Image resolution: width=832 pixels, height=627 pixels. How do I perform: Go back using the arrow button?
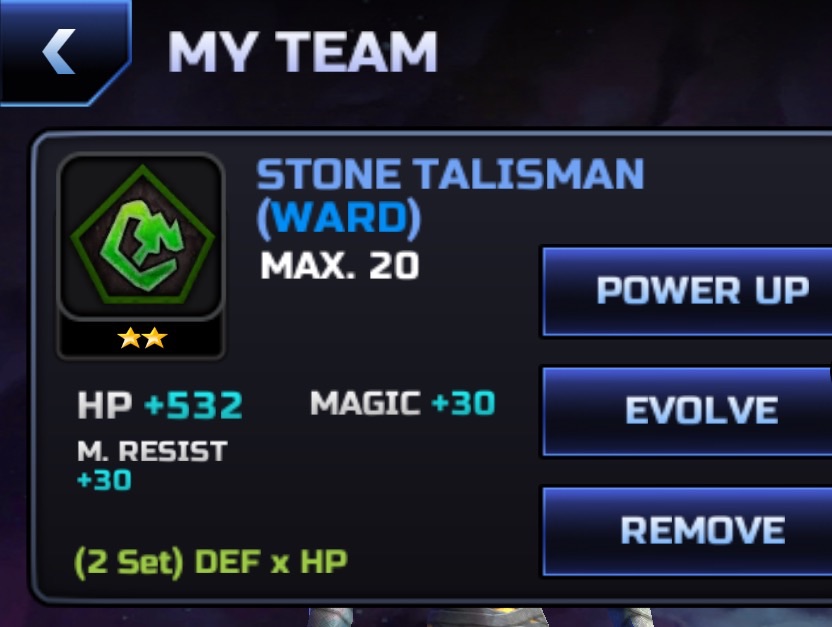60,50
